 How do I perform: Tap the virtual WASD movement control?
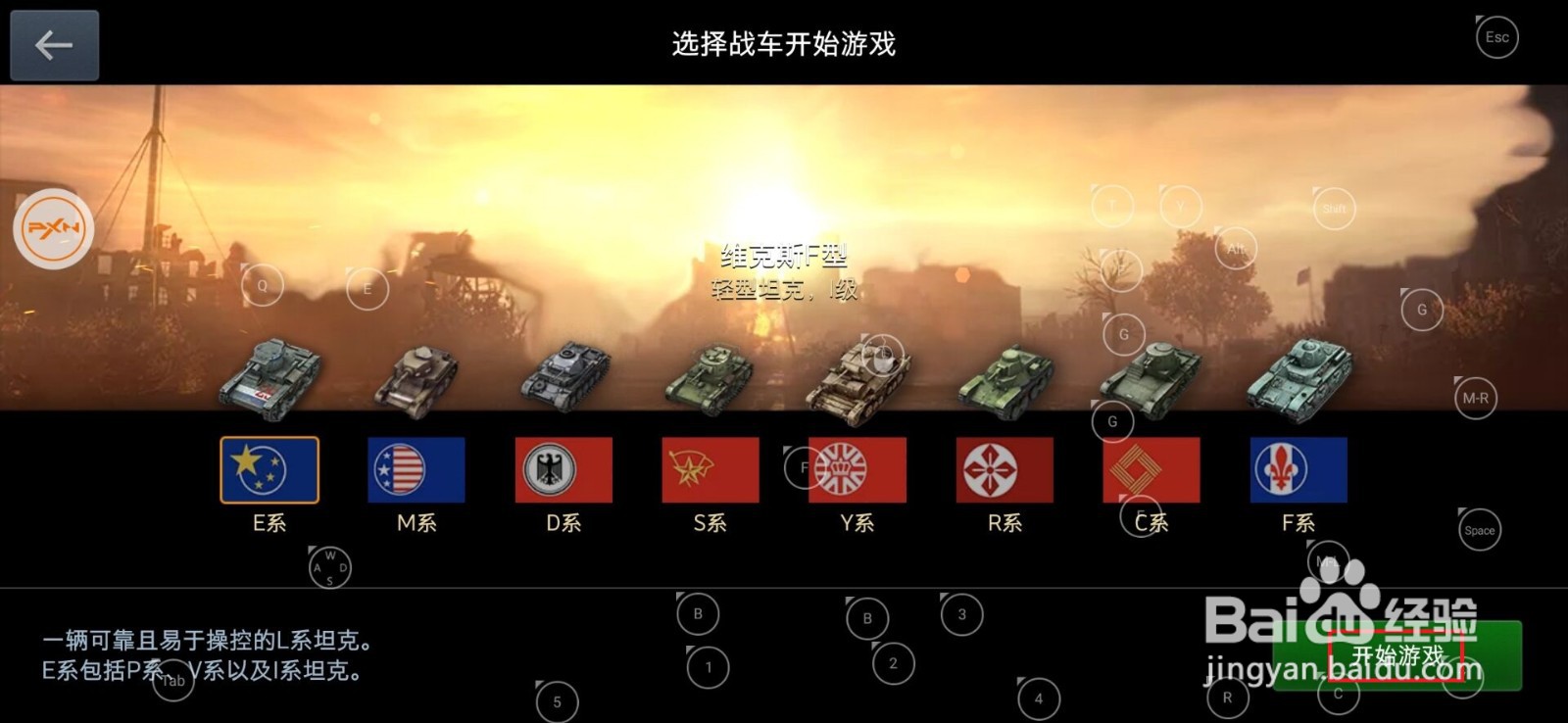click(331, 566)
